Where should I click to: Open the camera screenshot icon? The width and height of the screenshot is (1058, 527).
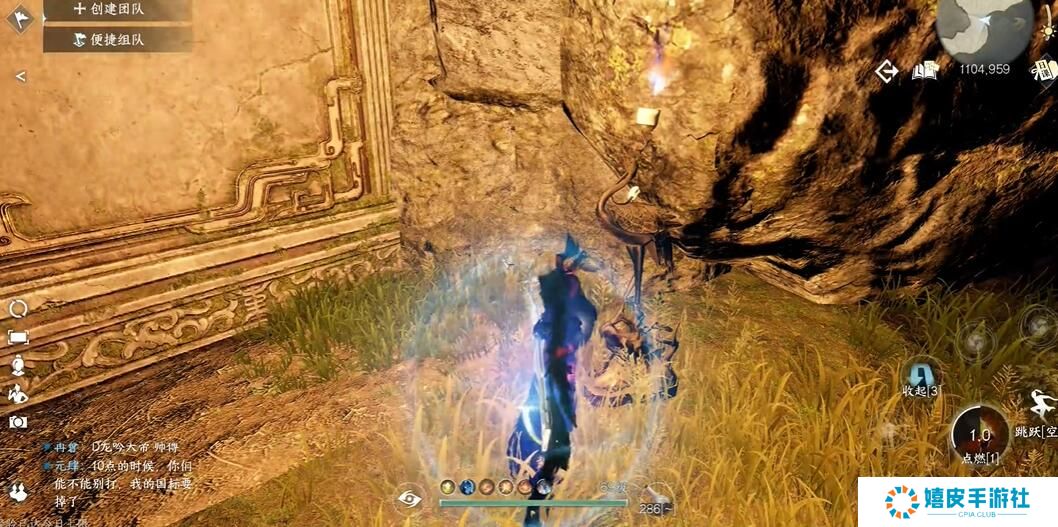click(x=18, y=422)
